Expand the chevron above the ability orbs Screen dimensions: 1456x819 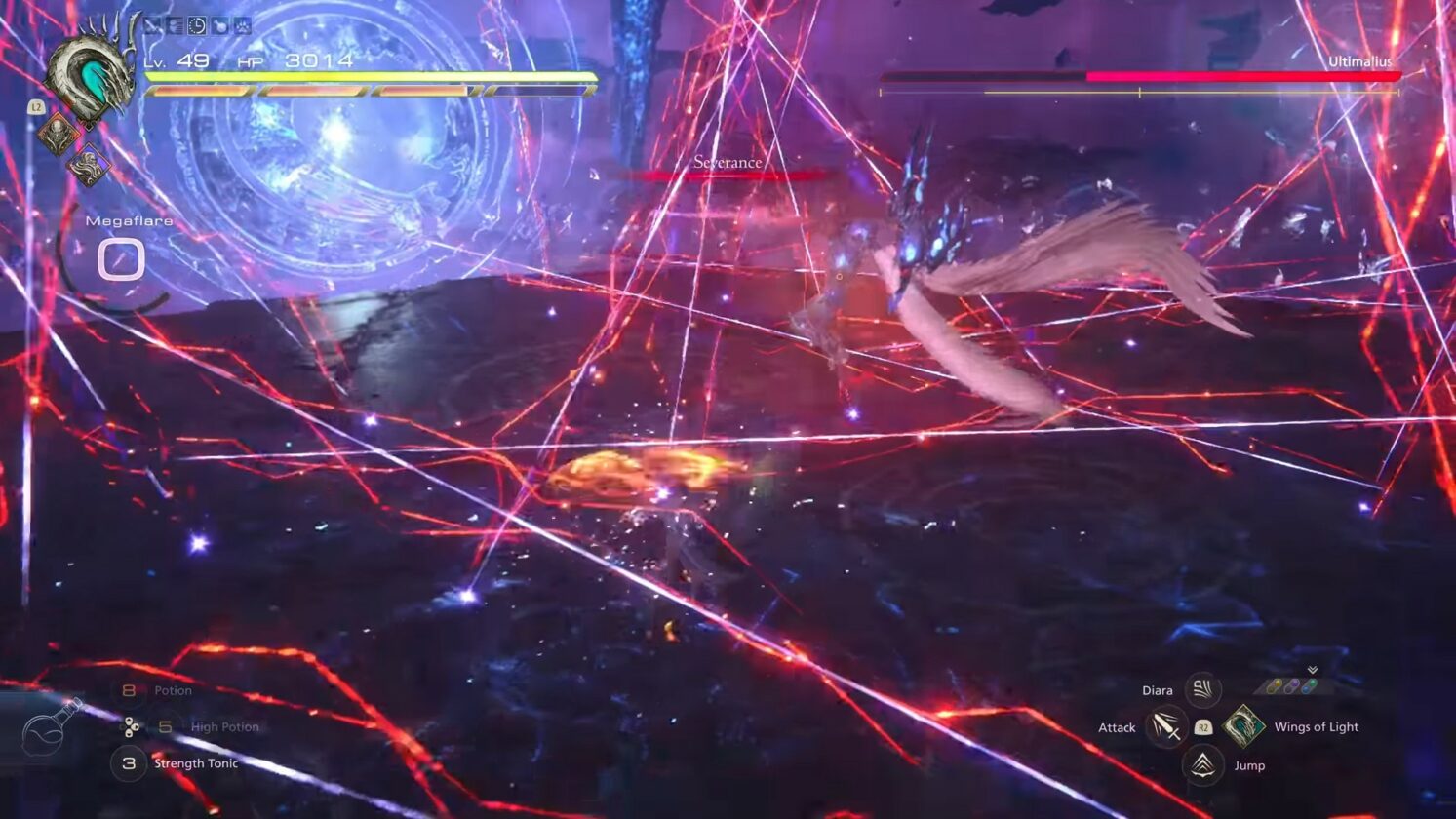(x=1313, y=669)
